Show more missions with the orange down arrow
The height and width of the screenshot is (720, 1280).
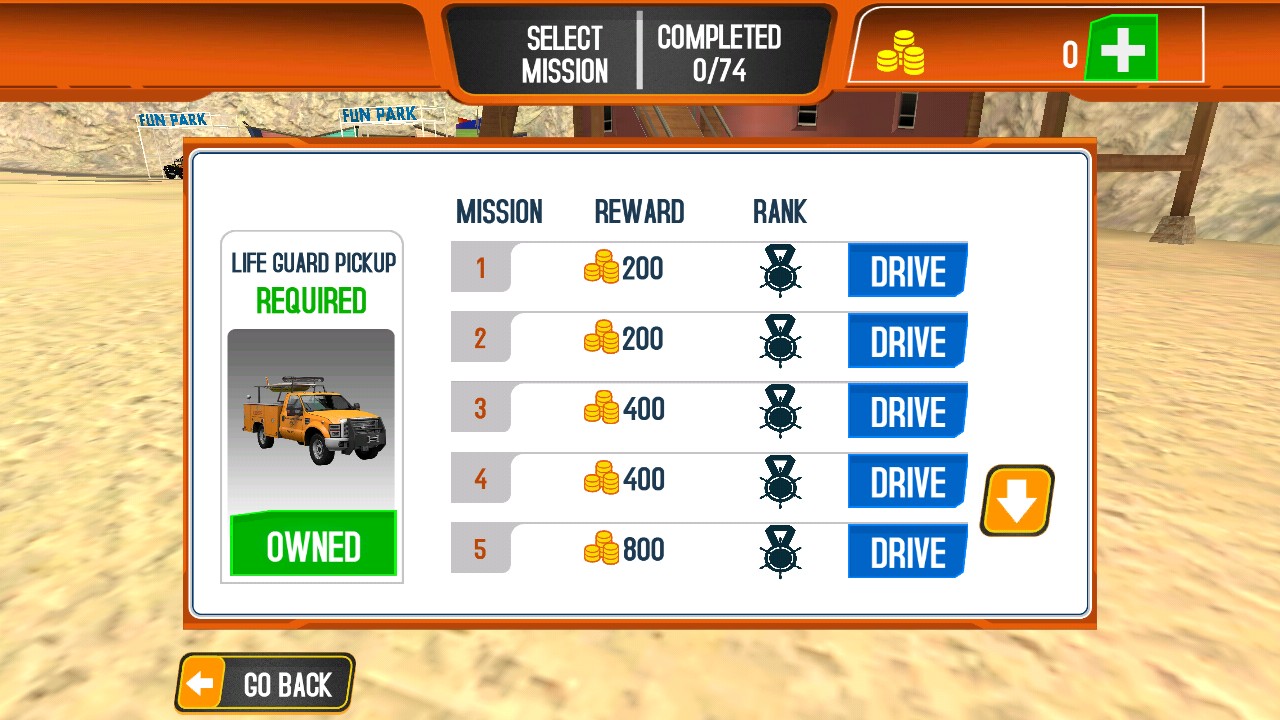(1017, 500)
